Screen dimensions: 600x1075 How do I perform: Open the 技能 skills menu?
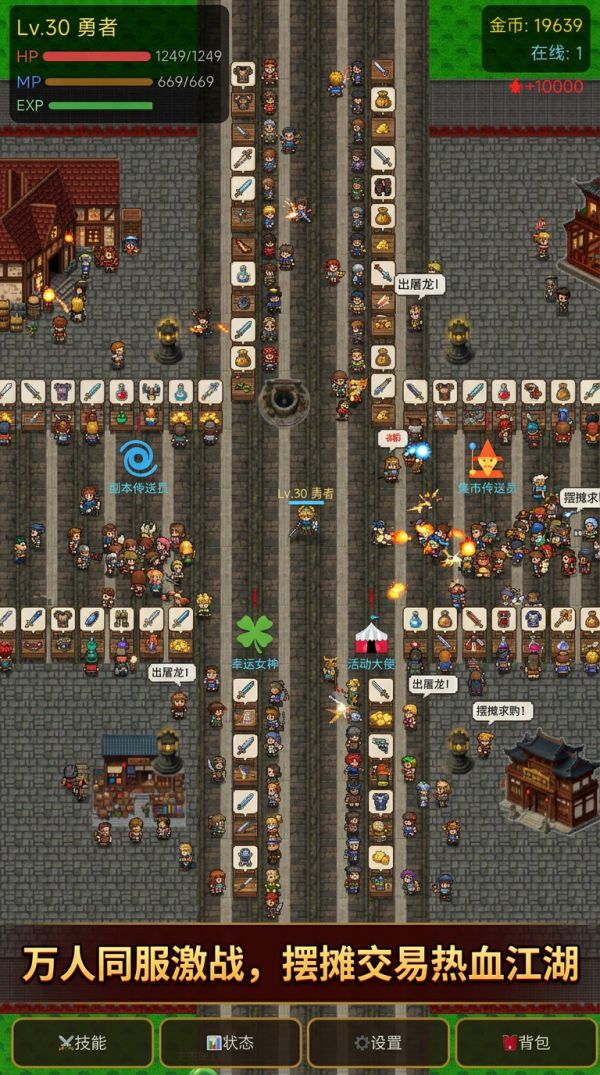(82, 1042)
